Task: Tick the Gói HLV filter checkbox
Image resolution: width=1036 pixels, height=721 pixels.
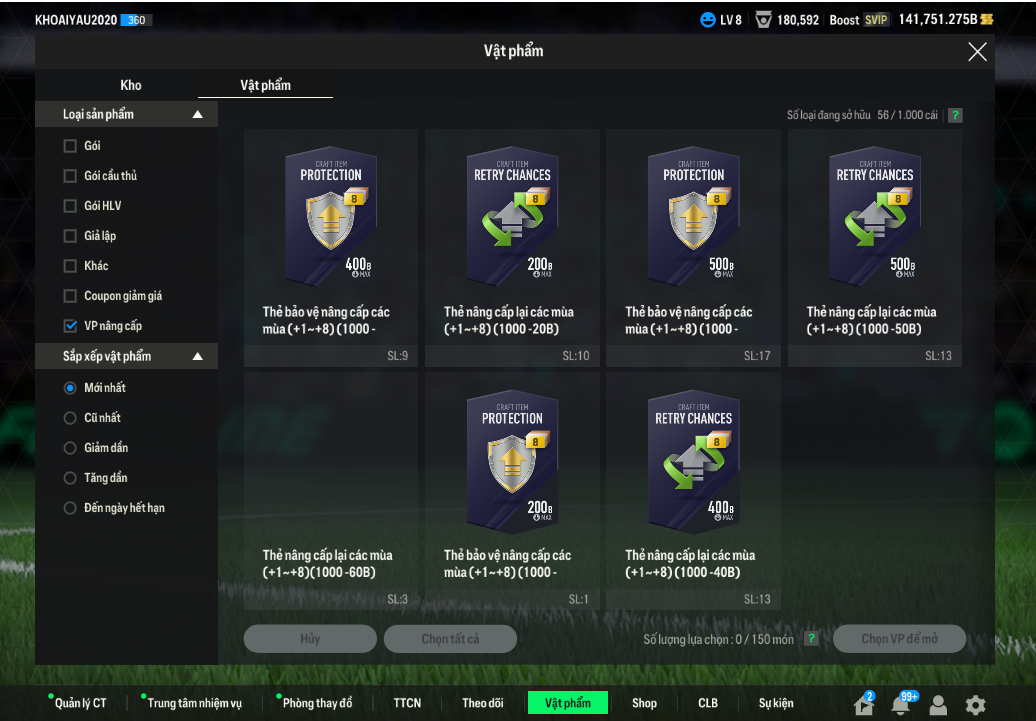Action: pos(70,206)
